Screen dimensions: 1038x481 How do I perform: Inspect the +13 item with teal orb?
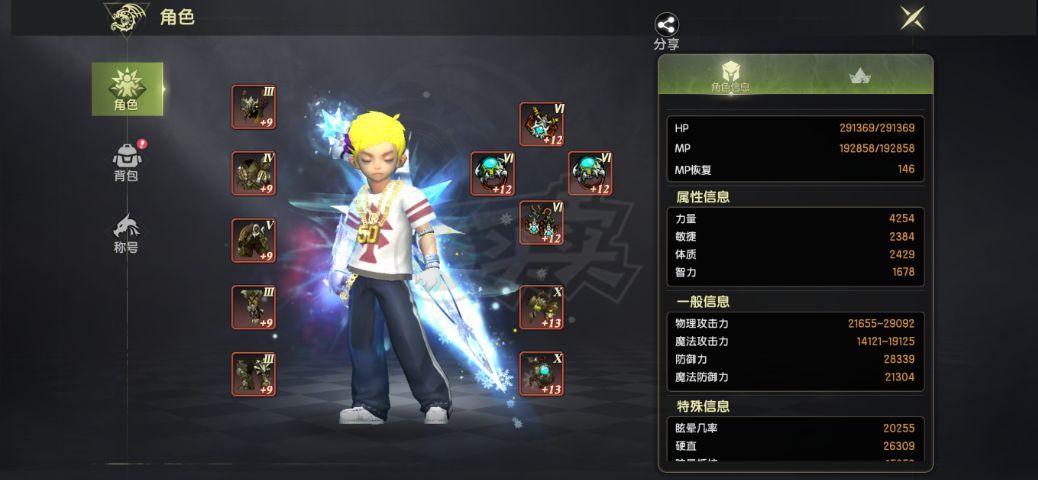(x=541, y=374)
